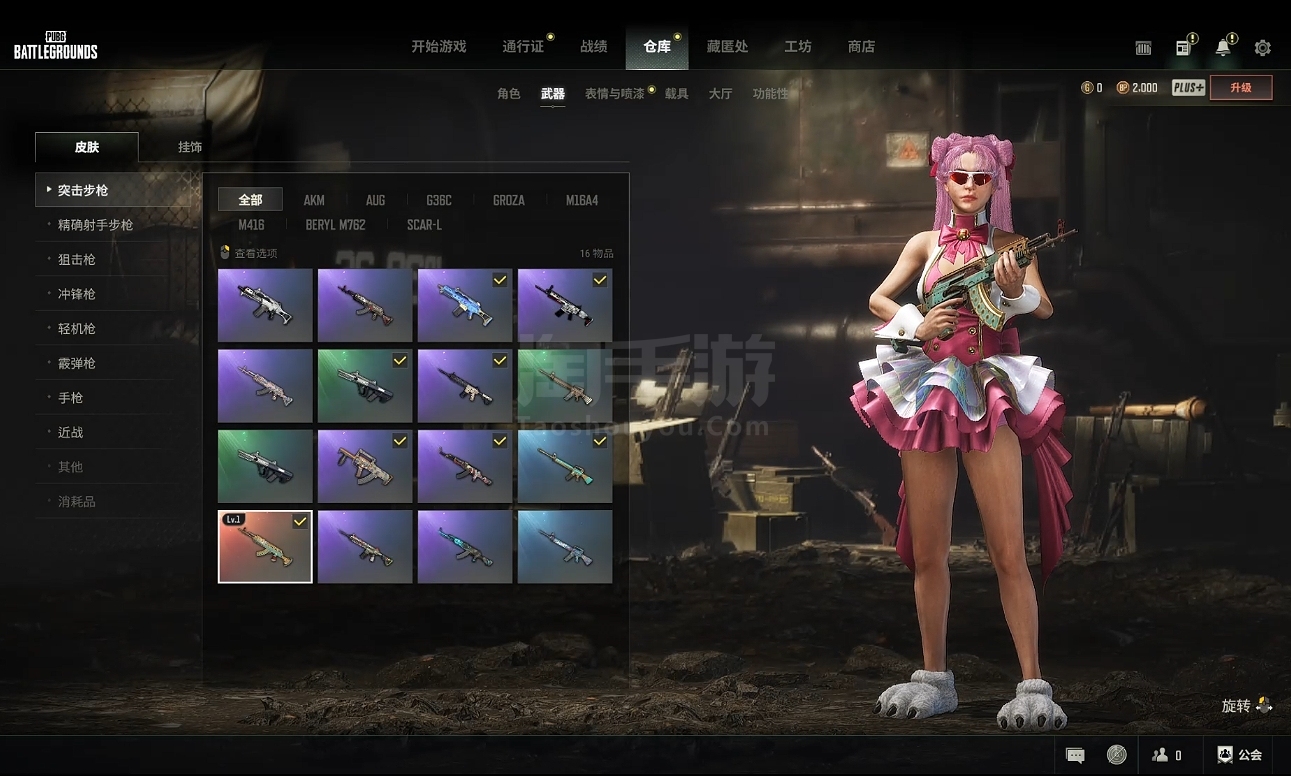
Task: Go to the 工坊 workshop tab
Action: click(x=798, y=47)
